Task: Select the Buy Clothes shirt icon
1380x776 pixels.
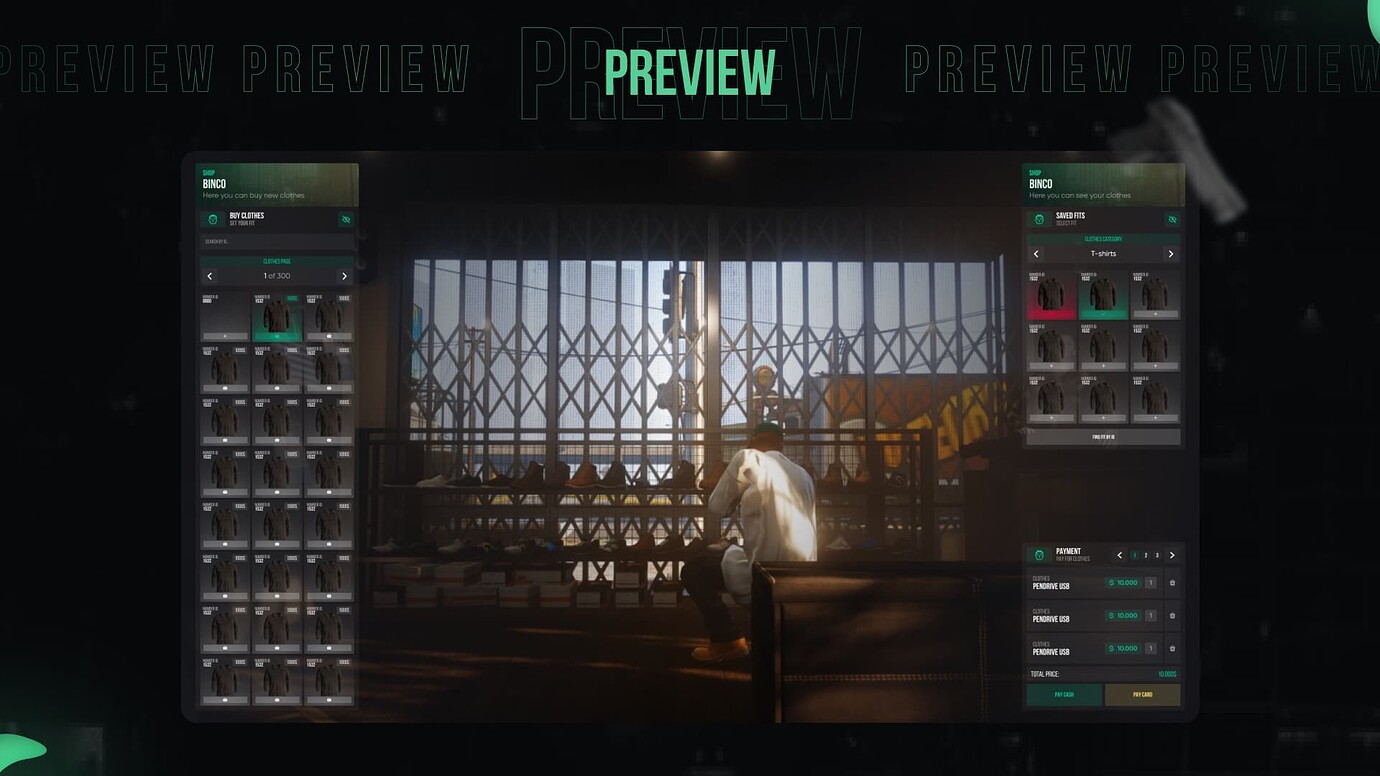Action: [213, 220]
